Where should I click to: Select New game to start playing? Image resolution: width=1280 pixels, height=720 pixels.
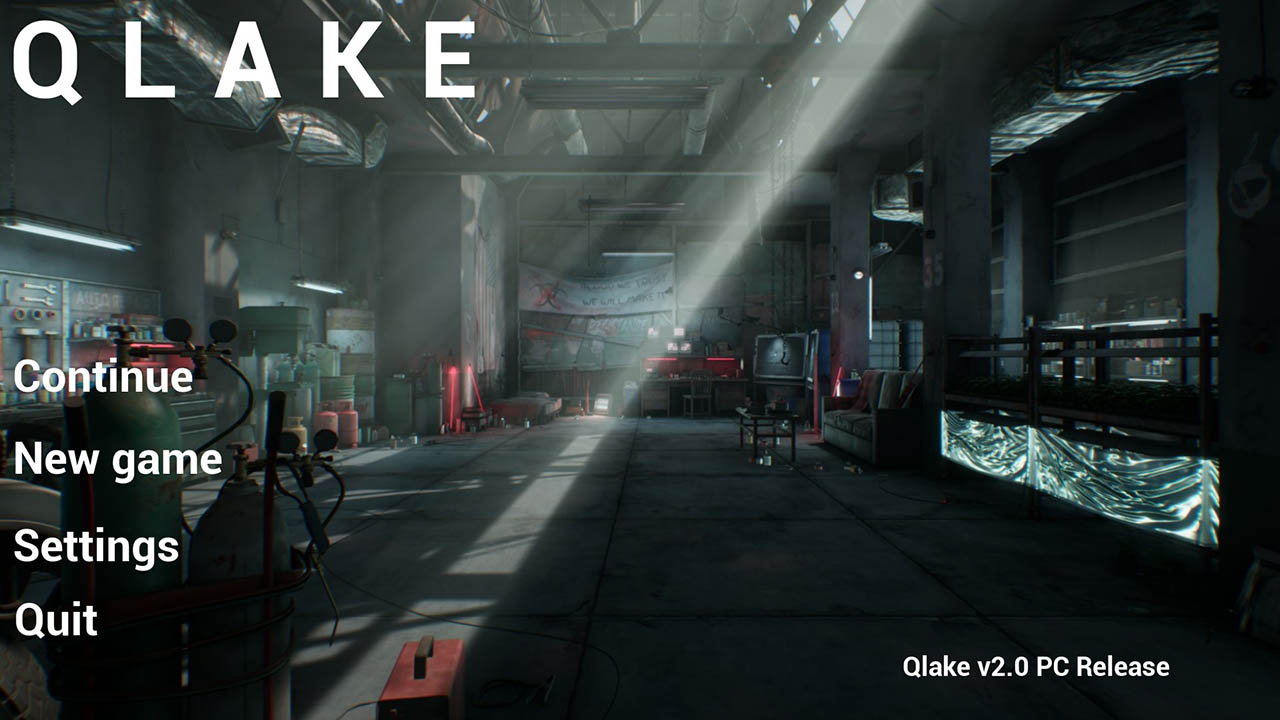pyautogui.click(x=122, y=460)
